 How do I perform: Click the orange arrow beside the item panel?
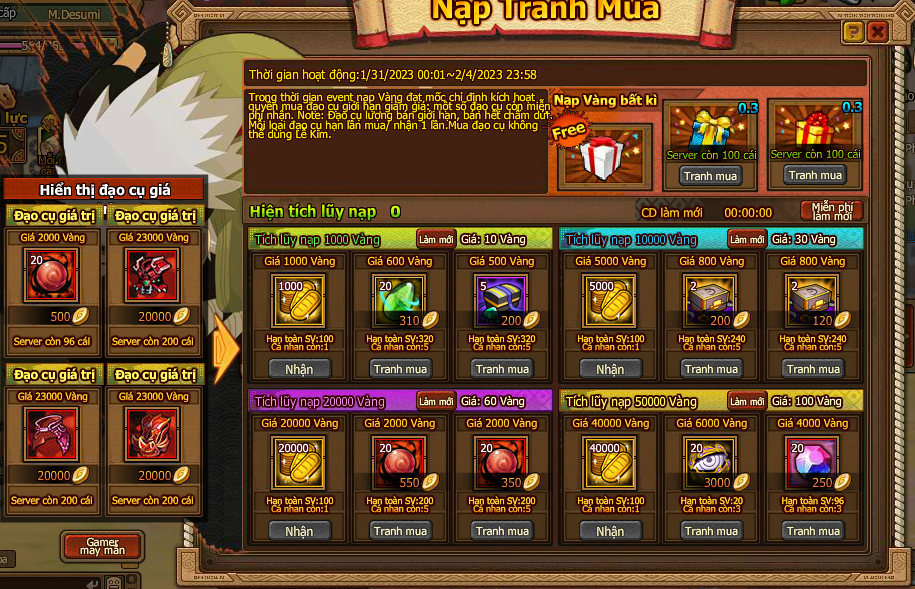(227, 349)
